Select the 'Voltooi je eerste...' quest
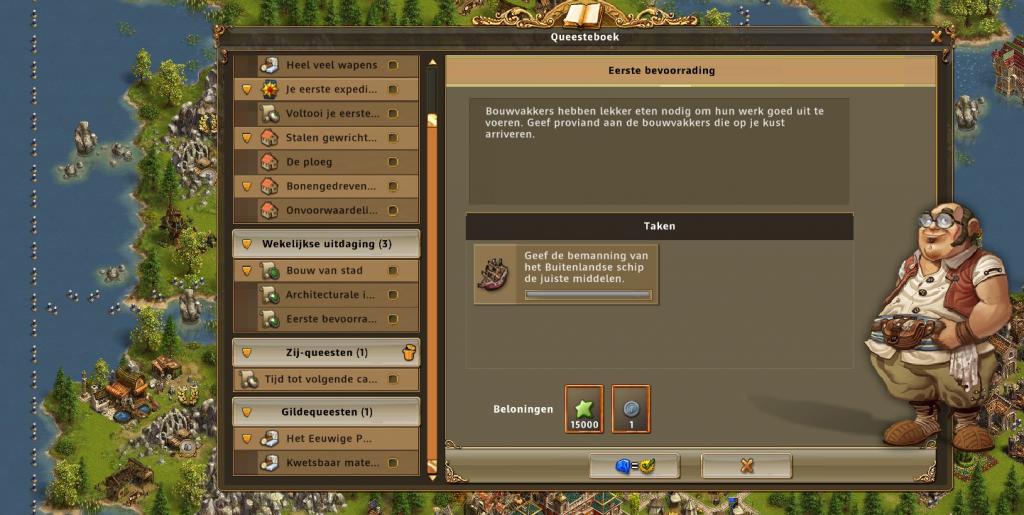Viewport: 1024px width, 515px height. (331, 113)
